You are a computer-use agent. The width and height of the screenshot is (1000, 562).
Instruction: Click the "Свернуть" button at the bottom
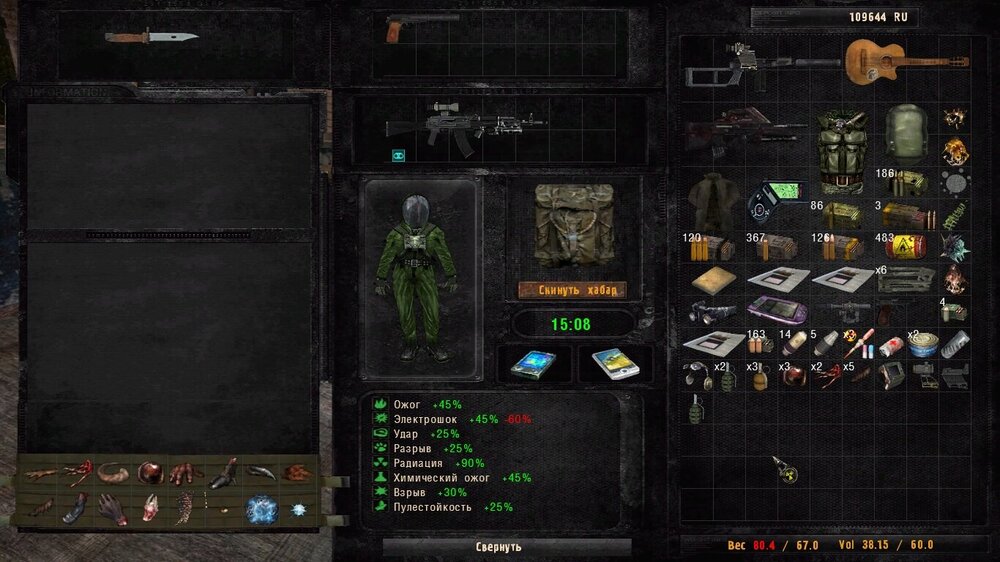click(498, 547)
